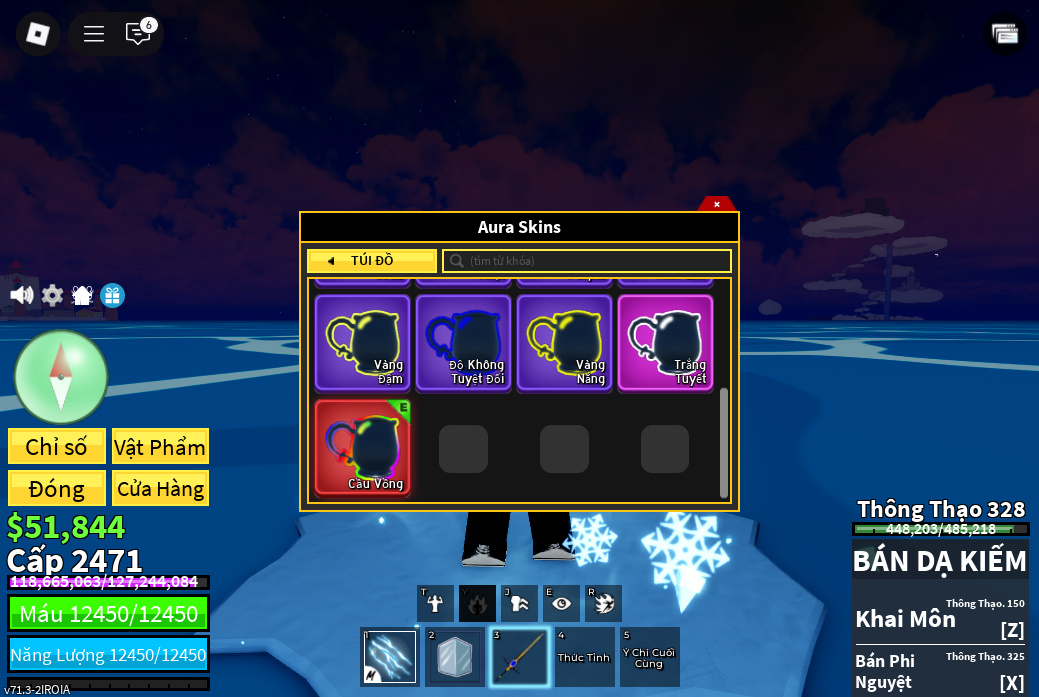Select the Vàng Đậm aura skin

pos(362,342)
